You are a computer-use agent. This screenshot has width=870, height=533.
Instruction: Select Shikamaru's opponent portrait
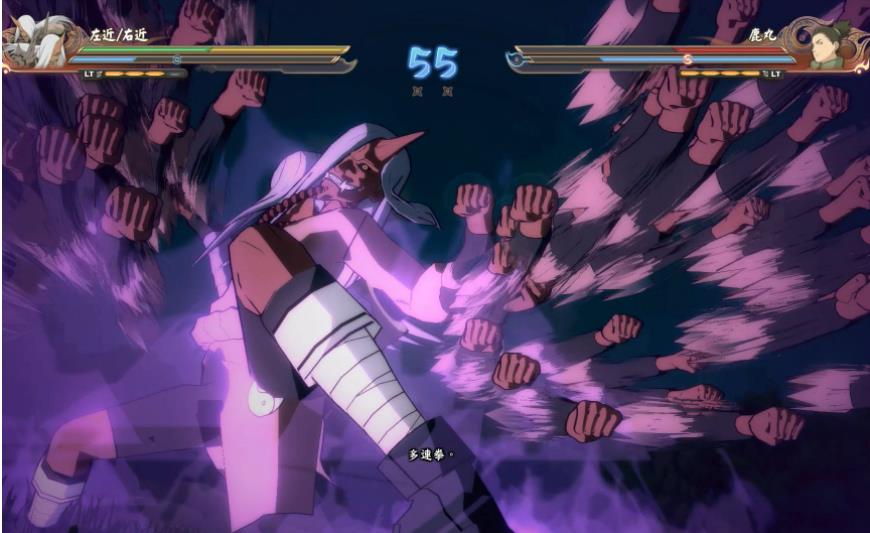pyautogui.click(x=829, y=46)
